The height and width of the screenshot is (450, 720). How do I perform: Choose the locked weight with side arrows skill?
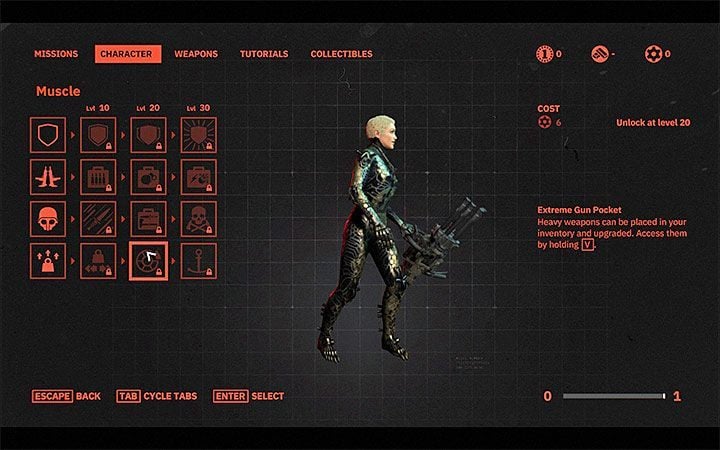98,261
